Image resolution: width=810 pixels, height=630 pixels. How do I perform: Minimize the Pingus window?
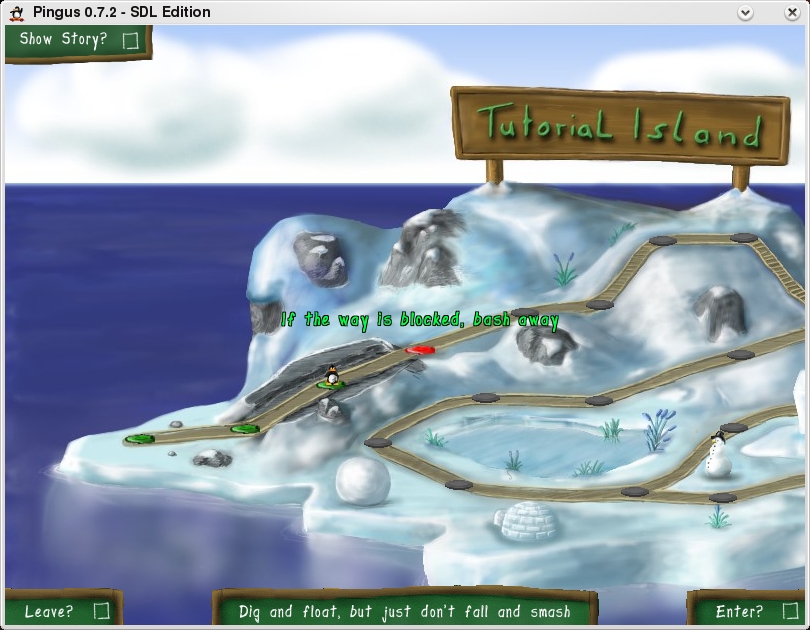pos(744,12)
